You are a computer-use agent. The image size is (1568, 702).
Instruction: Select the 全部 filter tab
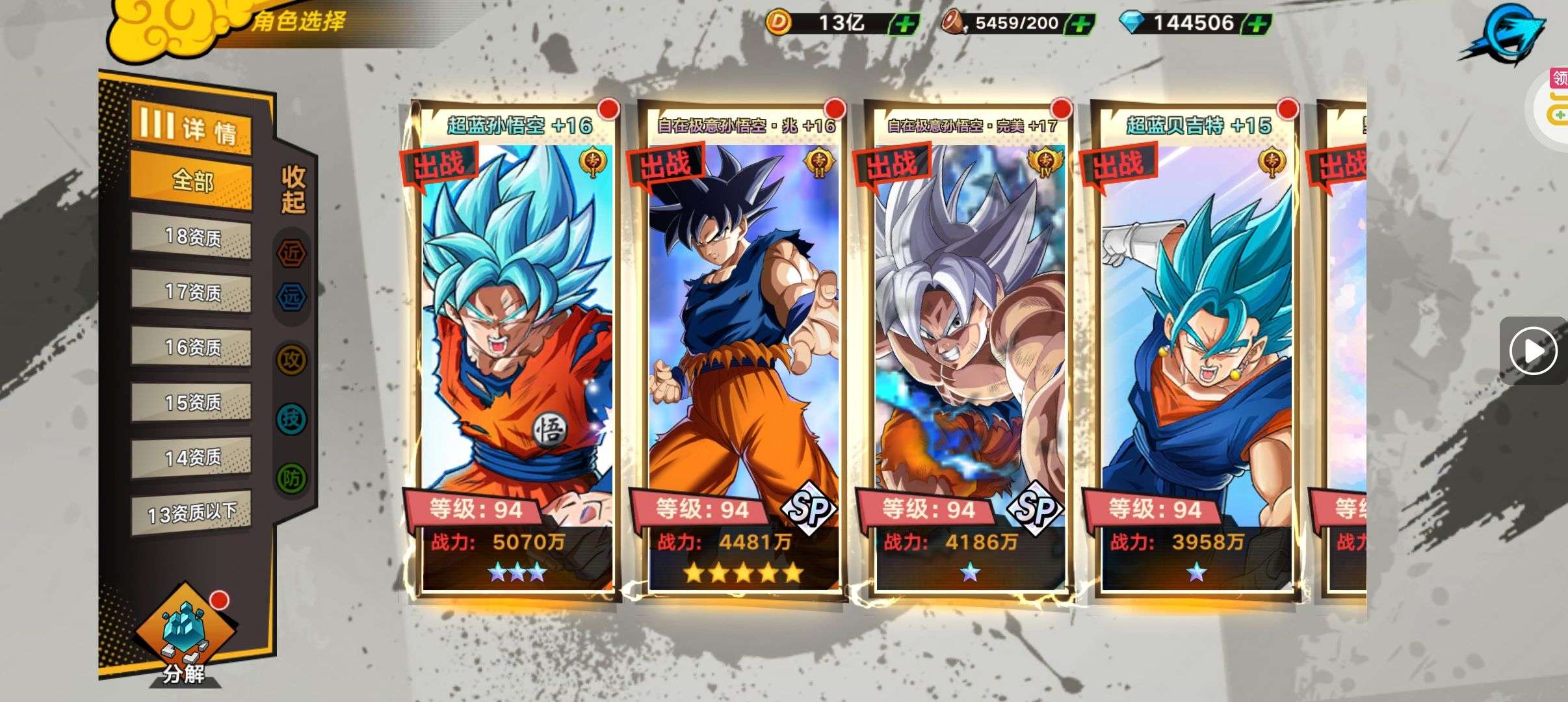[x=192, y=181]
